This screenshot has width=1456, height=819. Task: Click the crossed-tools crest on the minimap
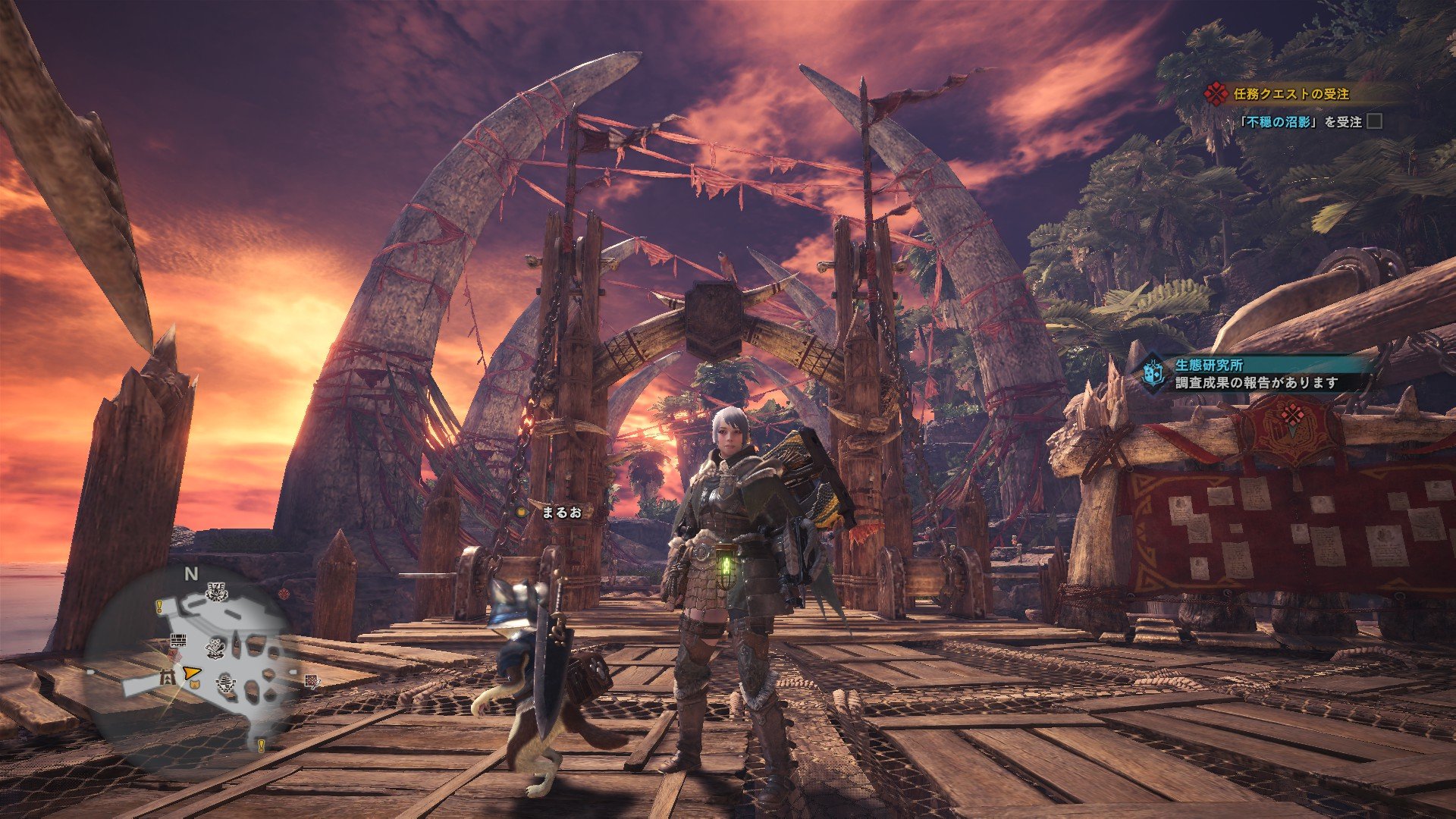tap(217, 648)
